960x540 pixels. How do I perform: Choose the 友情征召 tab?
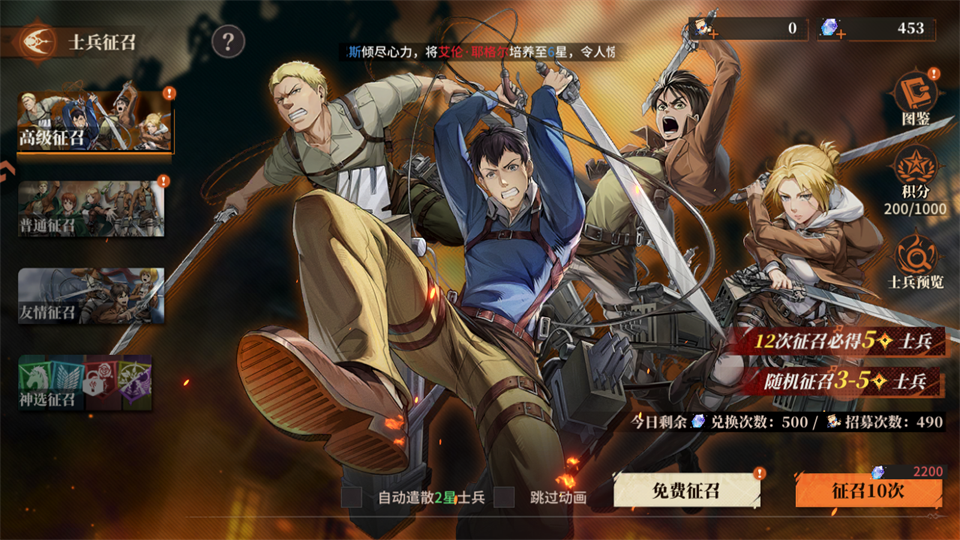(90, 296)
